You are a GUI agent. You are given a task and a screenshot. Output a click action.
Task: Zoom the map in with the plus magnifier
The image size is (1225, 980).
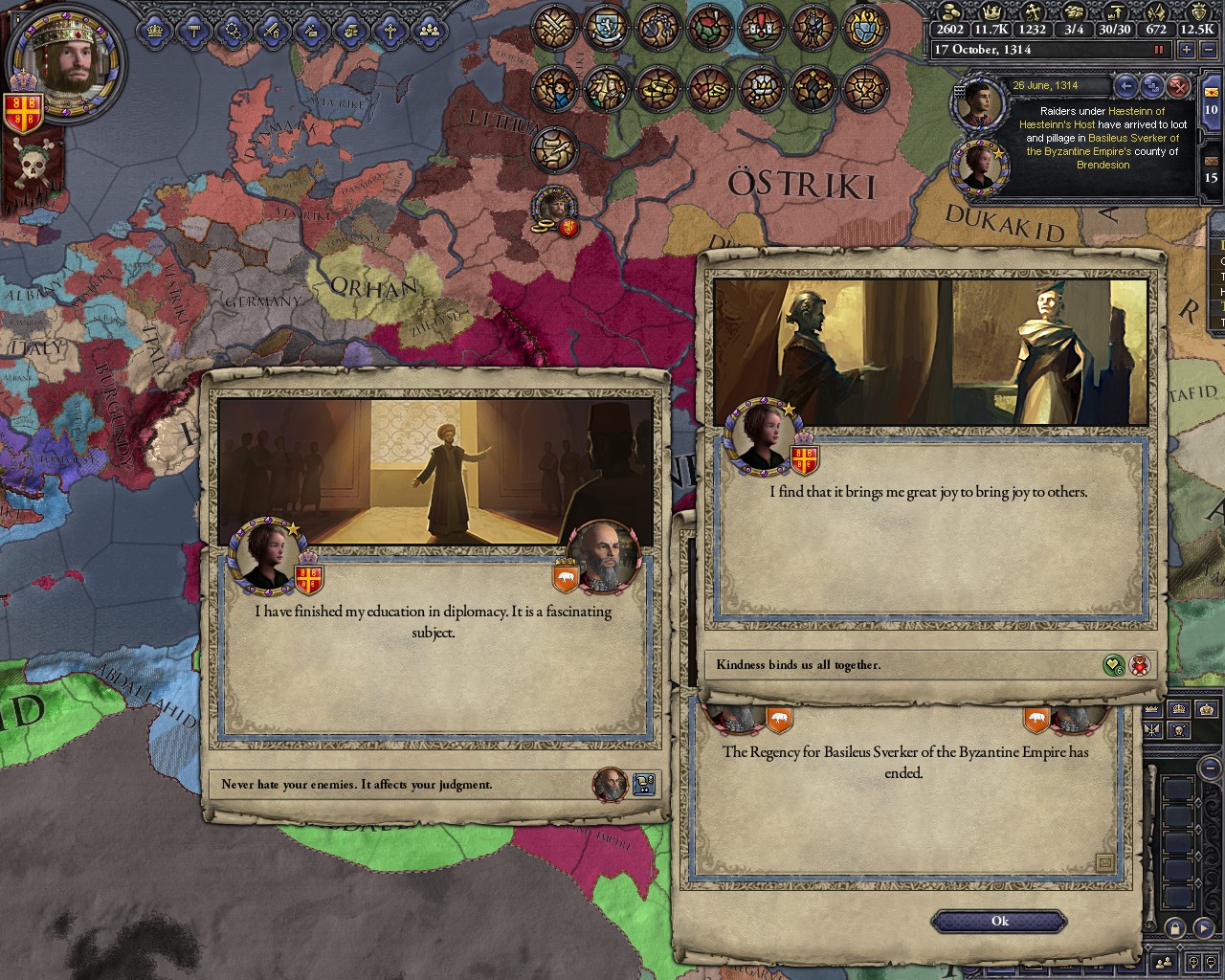[x=1193, y=963]
